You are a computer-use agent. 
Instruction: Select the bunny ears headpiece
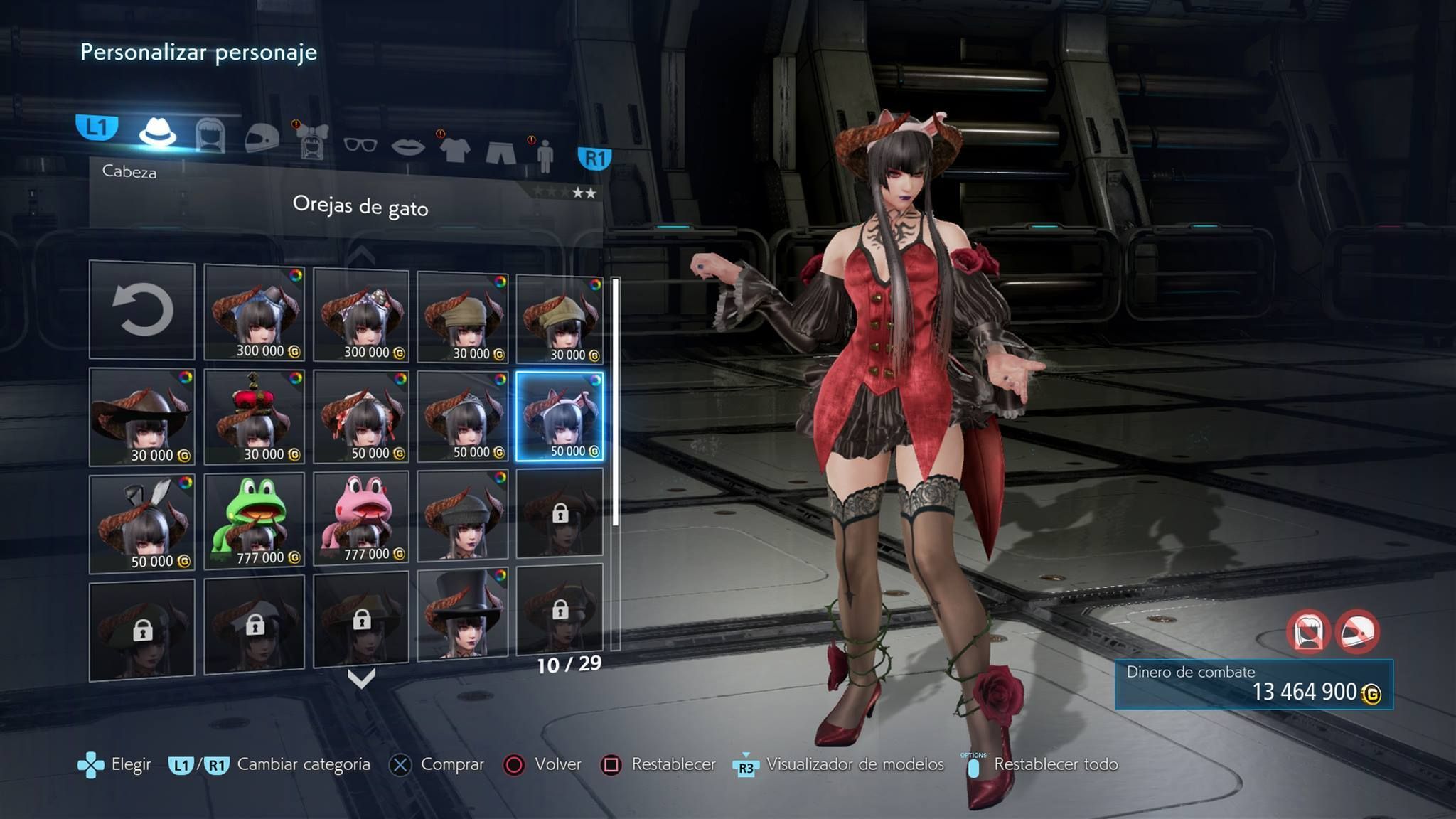point(142,523)
